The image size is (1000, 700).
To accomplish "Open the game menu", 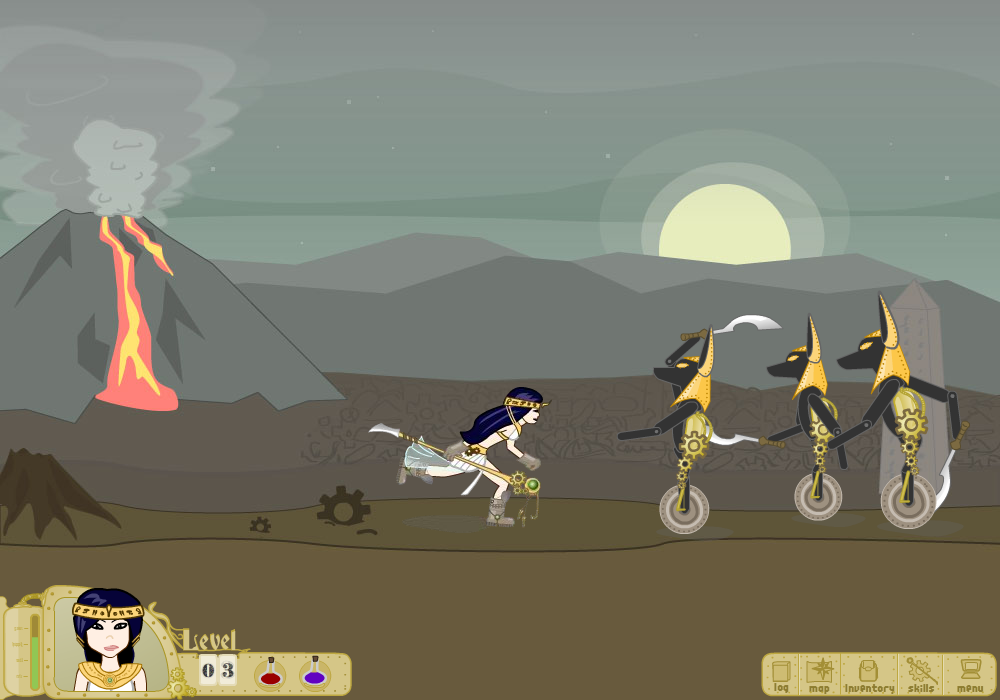I will pyautogui.click(x=968, y=674).
